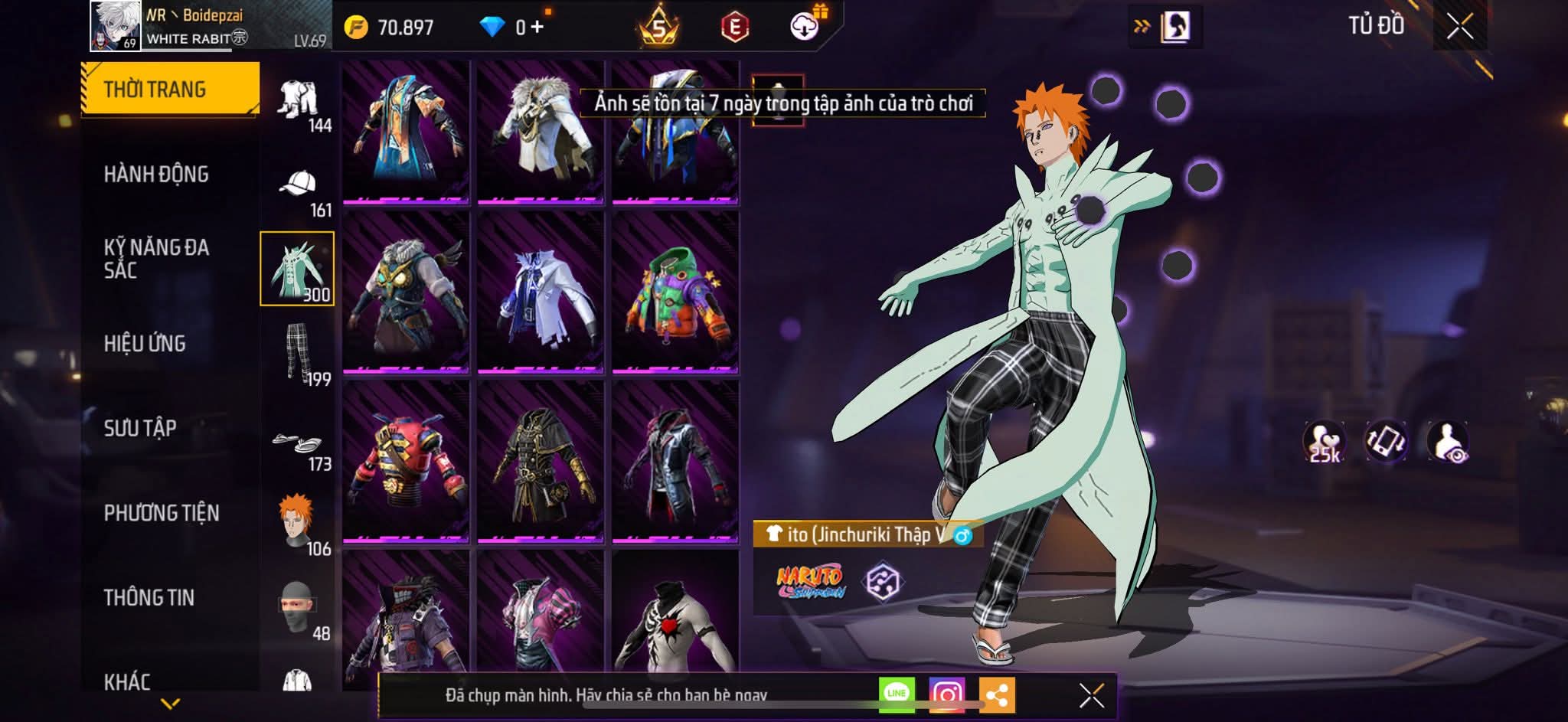Open the Thông Tin tab

pyautogui.click(x=149, y=597)
